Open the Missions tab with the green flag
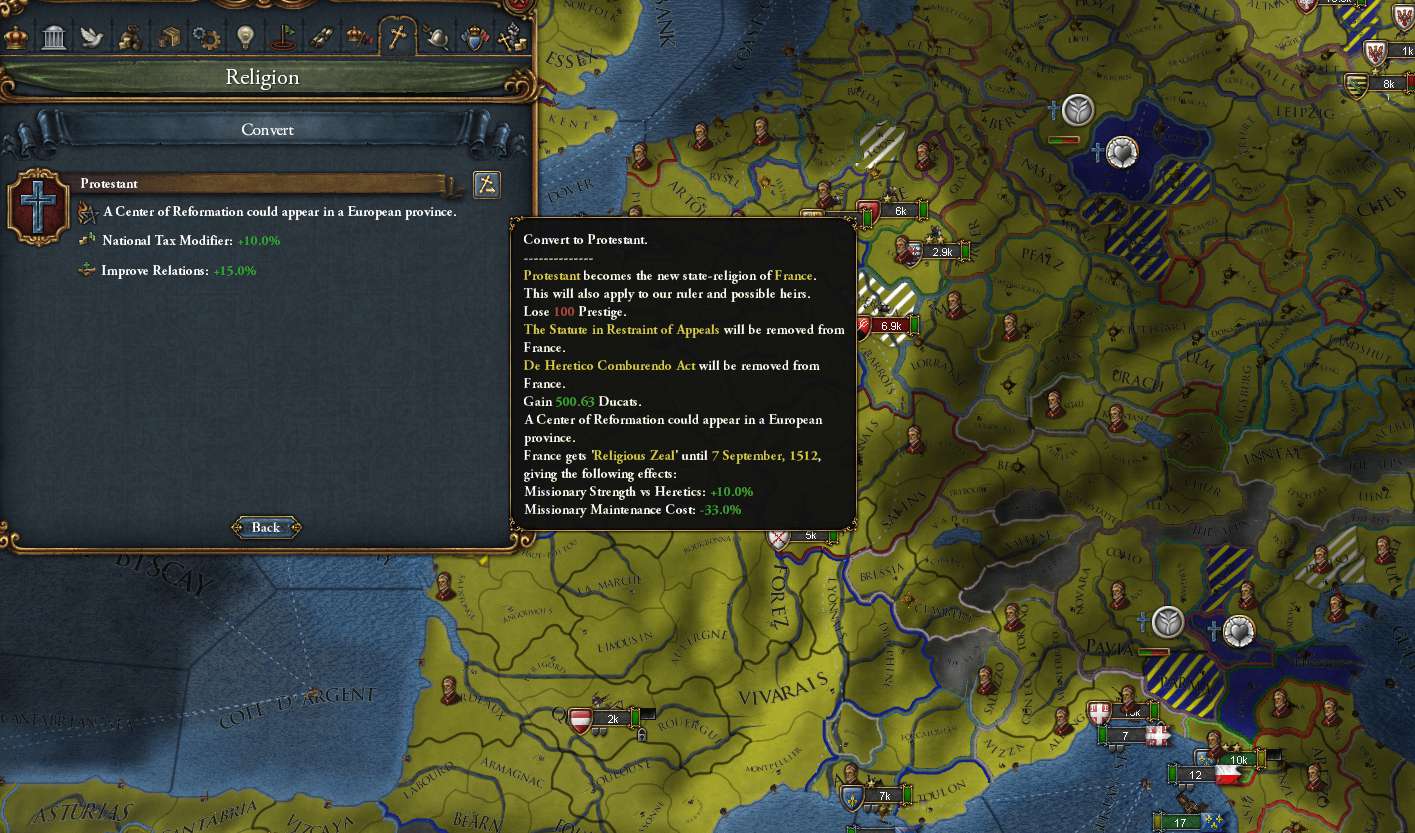Viewport: 1415px width, 833px height. [x=283, y=38]
